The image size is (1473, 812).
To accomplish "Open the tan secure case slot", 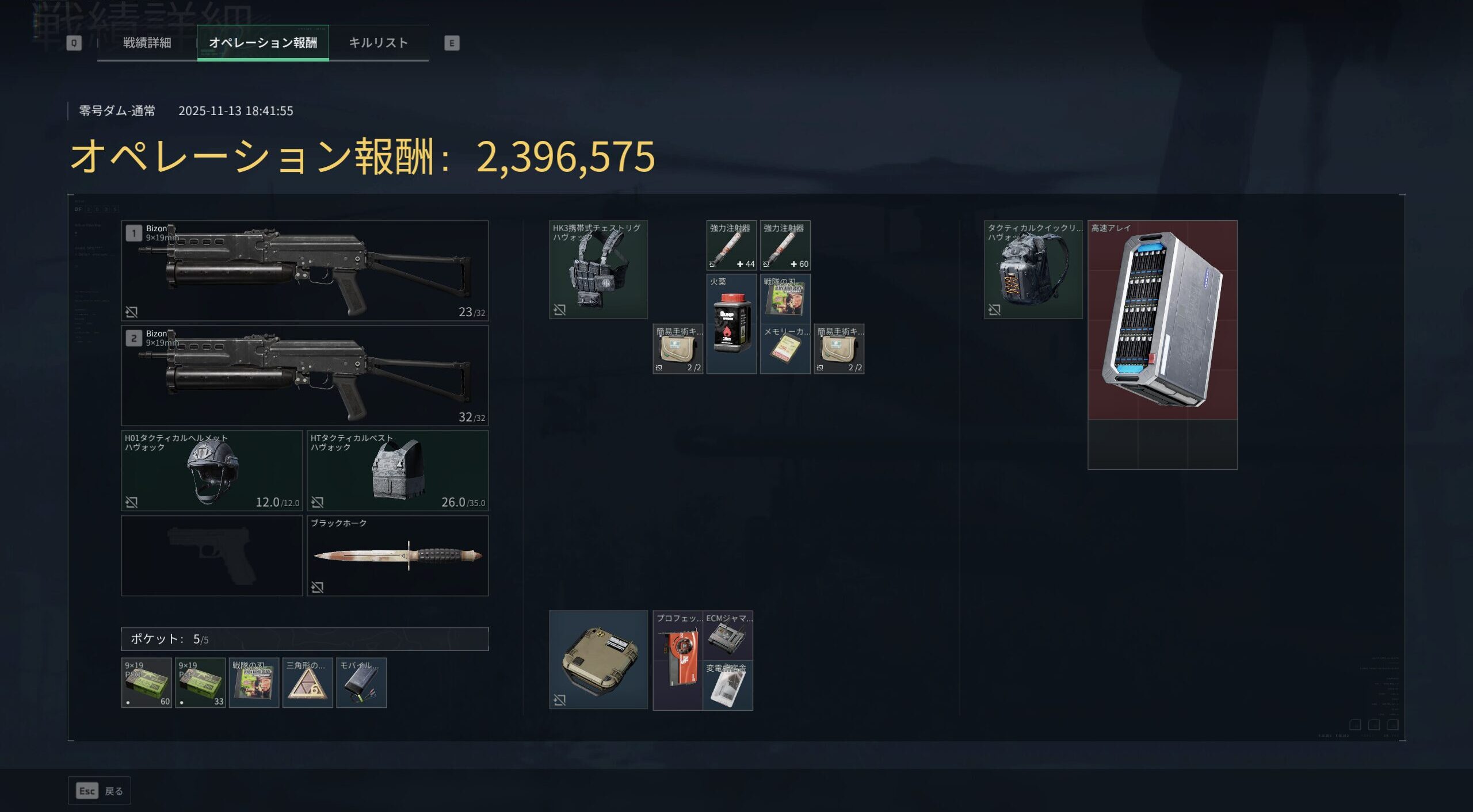I will 598,660.
